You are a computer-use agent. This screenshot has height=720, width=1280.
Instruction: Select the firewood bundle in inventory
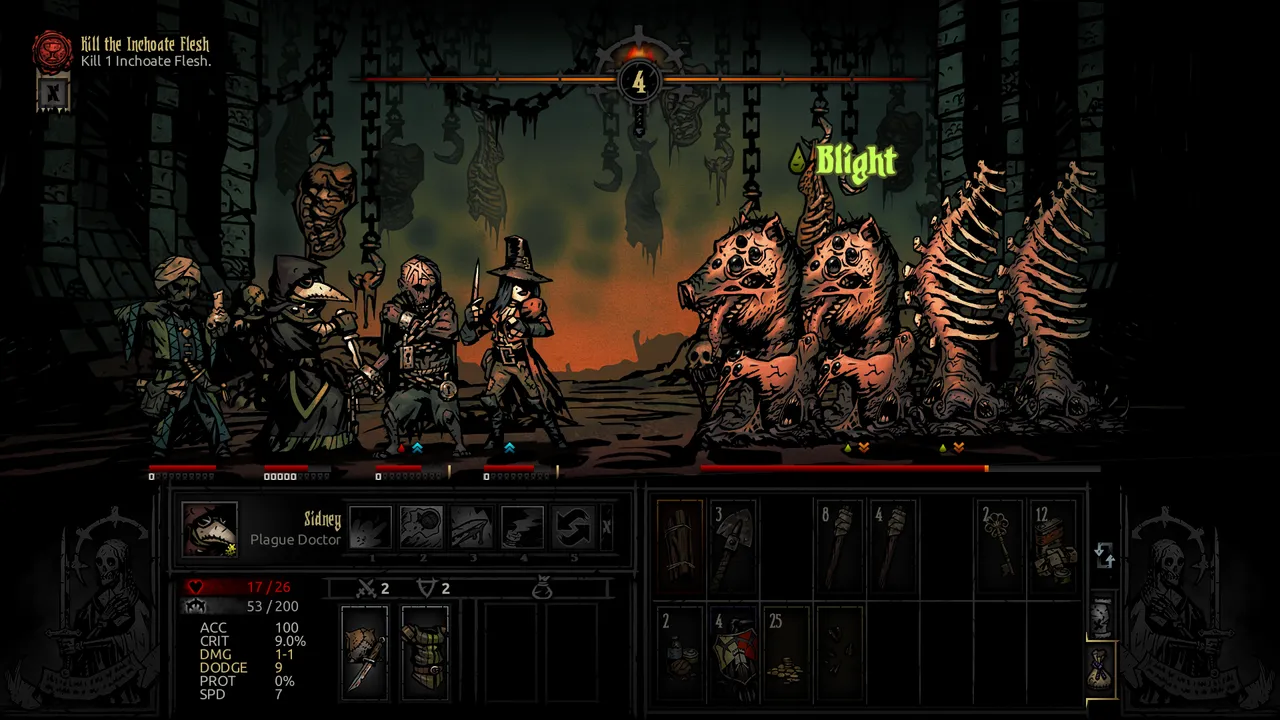point(681,546)
